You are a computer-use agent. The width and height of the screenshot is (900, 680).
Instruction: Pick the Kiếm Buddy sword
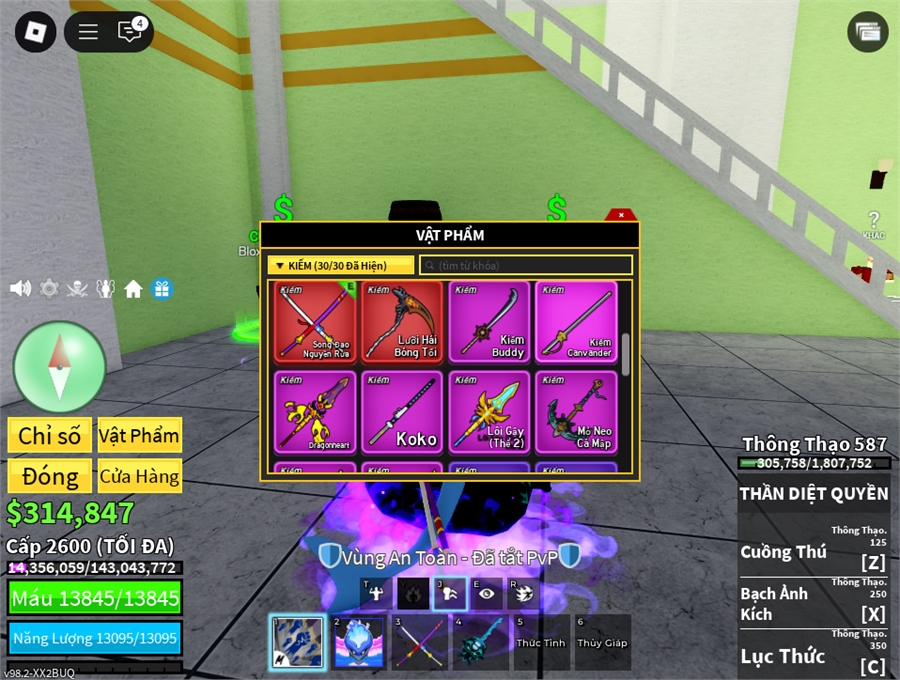489,321
